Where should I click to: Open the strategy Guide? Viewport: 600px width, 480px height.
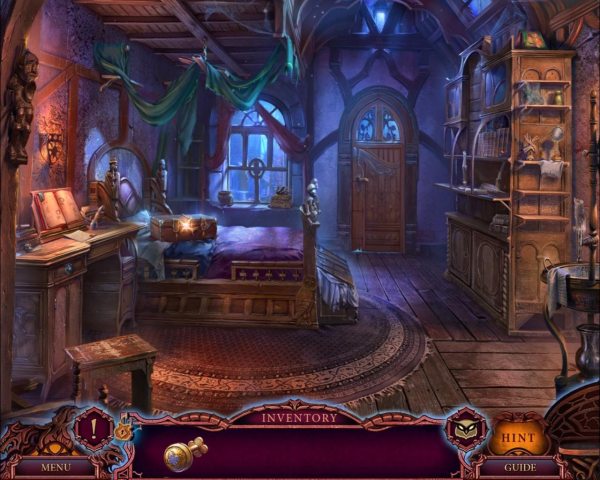pos(518,466)
